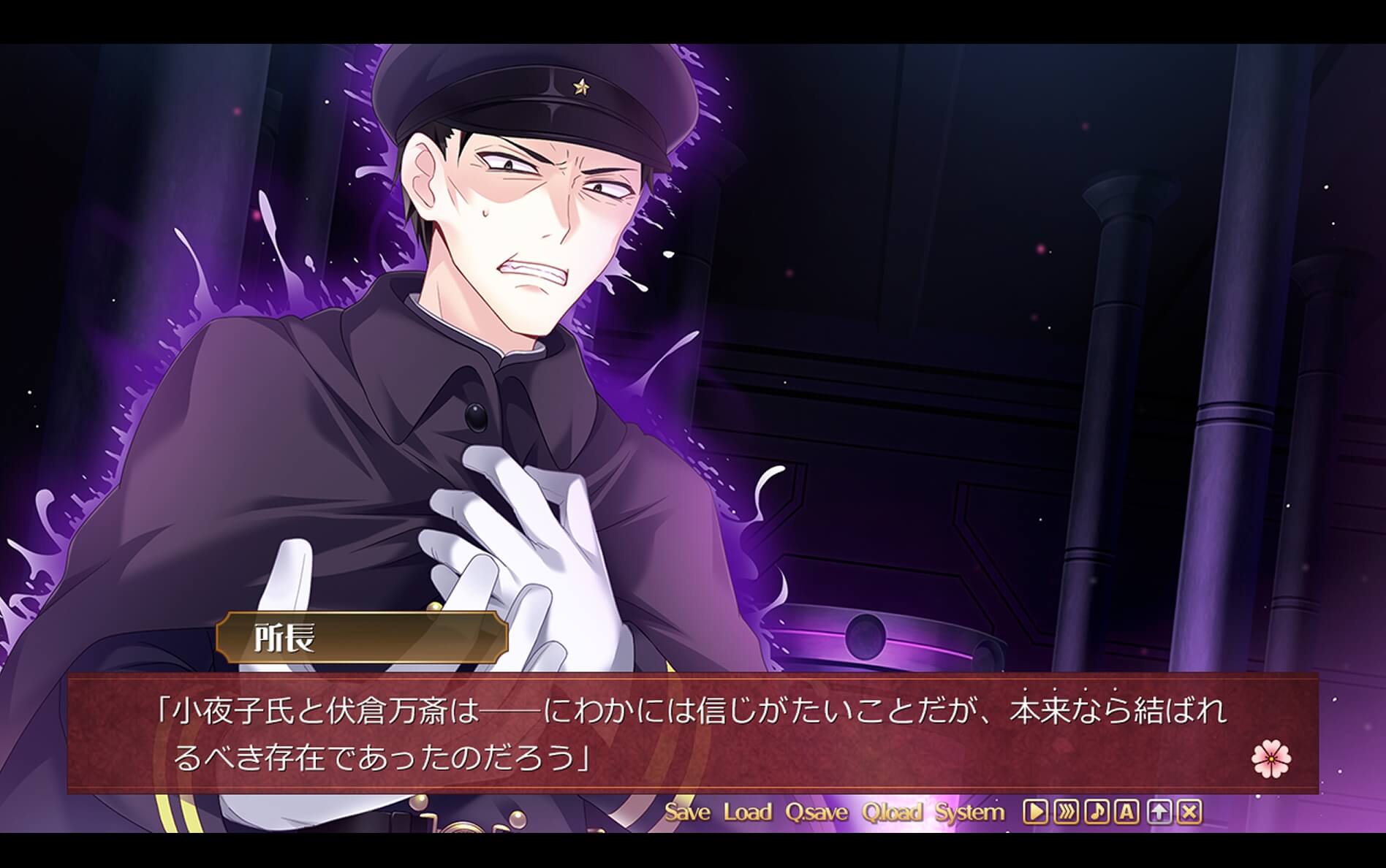
Task: Replay the voice line with music note icon
Action: pos(1097,811)
